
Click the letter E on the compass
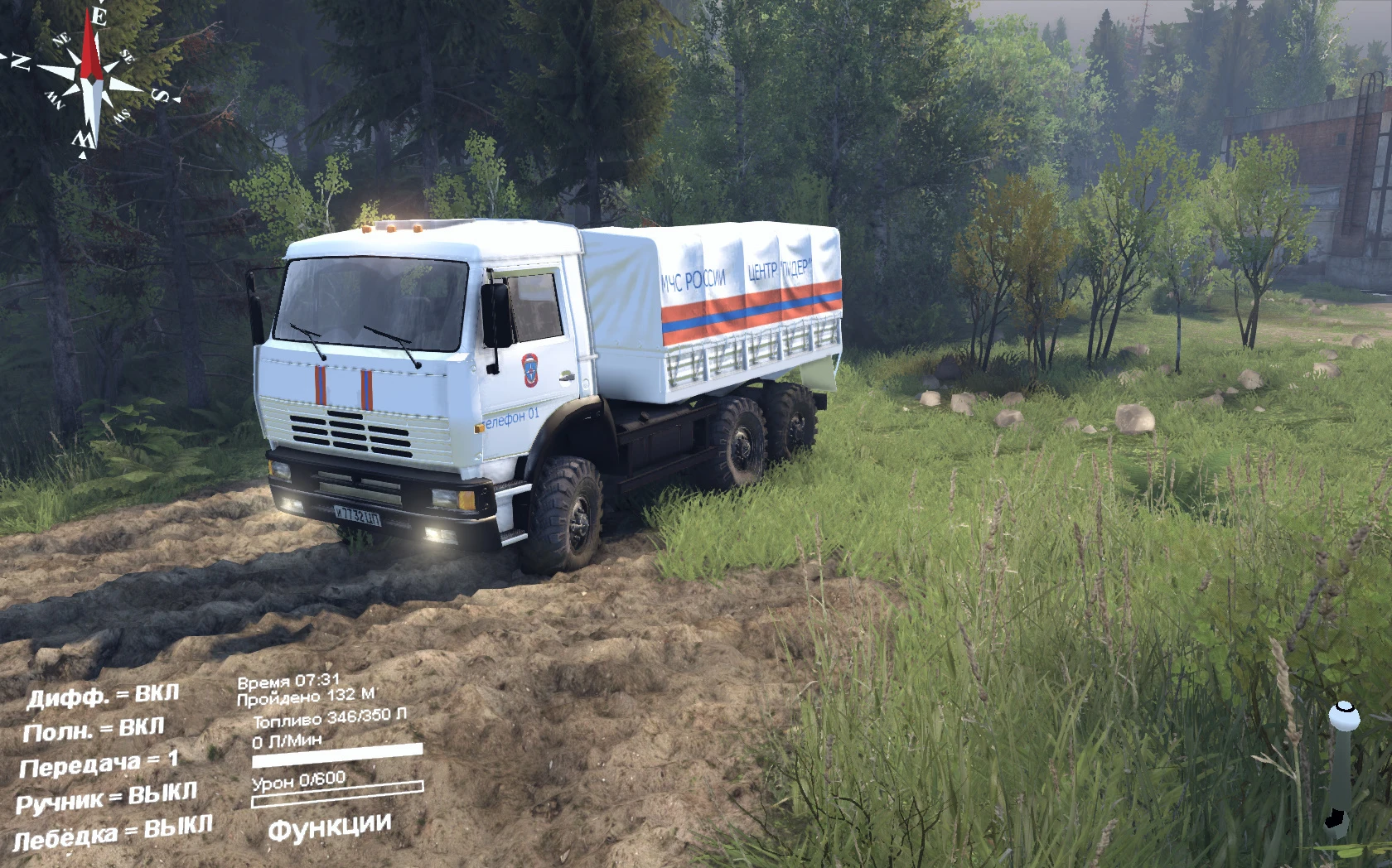[98, 15]
